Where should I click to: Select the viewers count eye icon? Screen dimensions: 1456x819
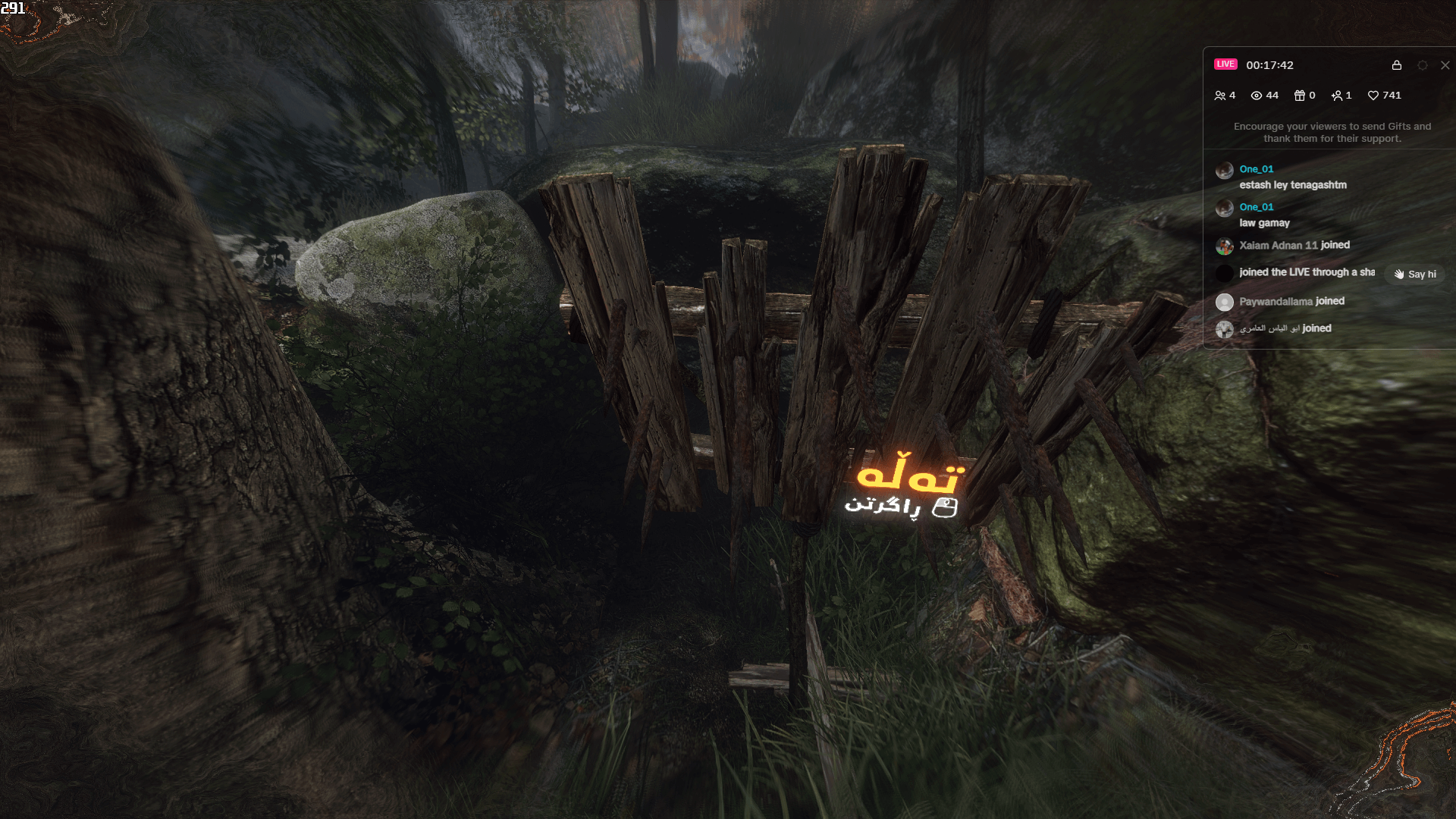(1259, 96)
